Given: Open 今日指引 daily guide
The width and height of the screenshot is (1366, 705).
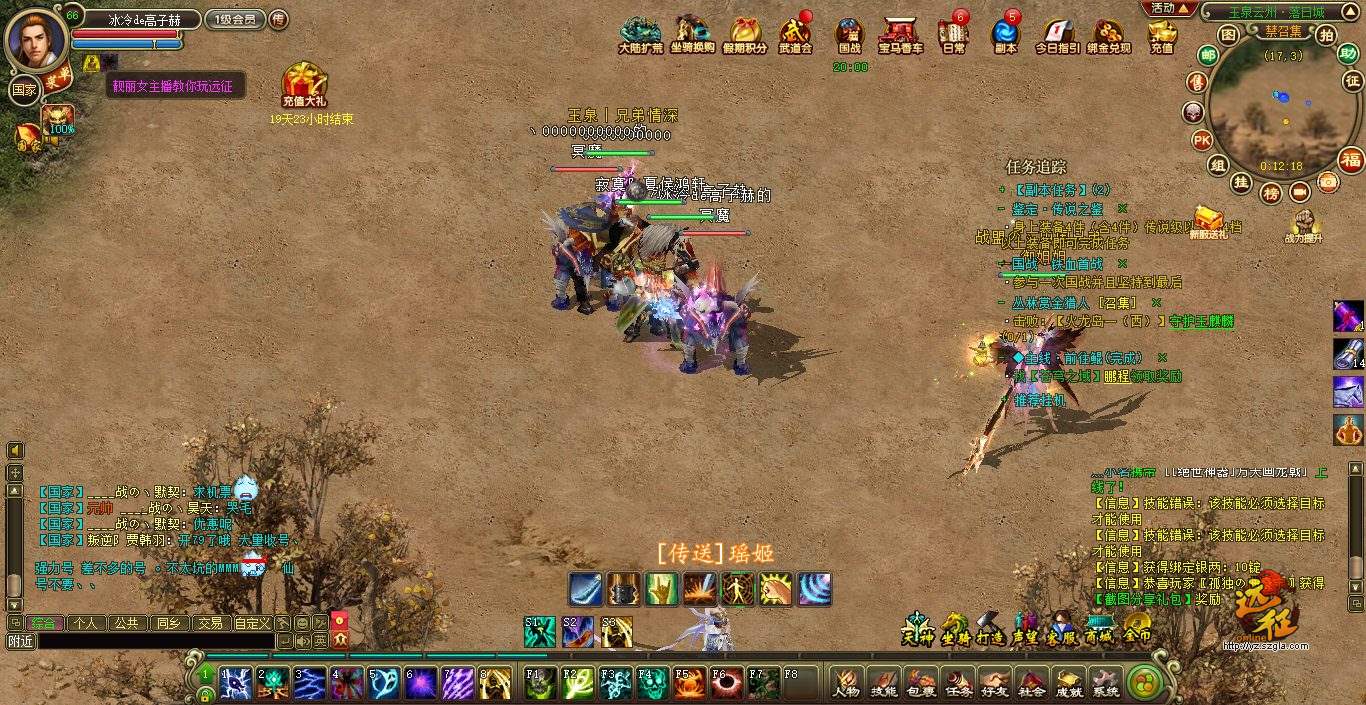Looking at the screenshot, I should point(1055,35).
